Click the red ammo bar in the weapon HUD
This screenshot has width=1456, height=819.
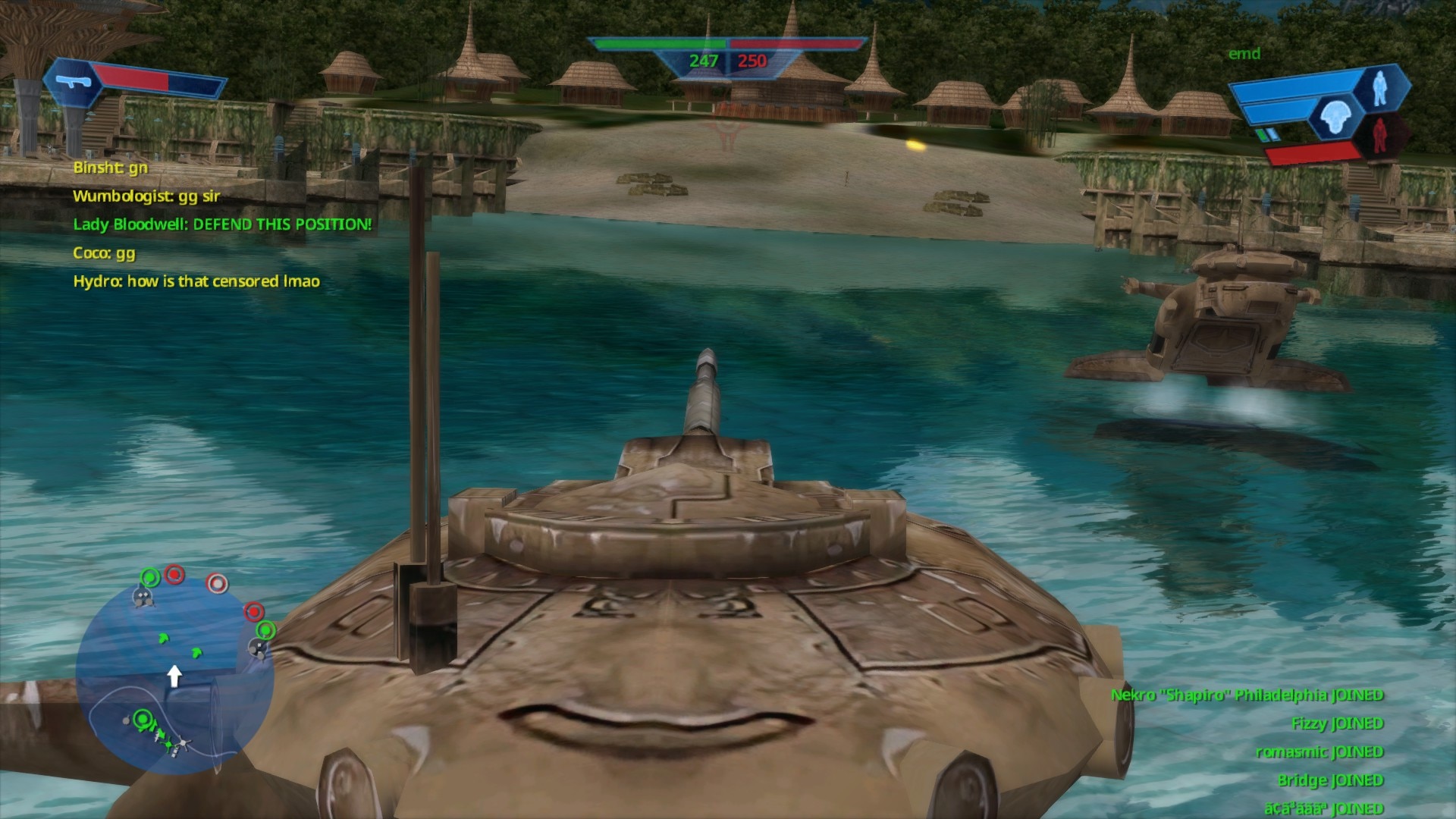coord(133,77)
